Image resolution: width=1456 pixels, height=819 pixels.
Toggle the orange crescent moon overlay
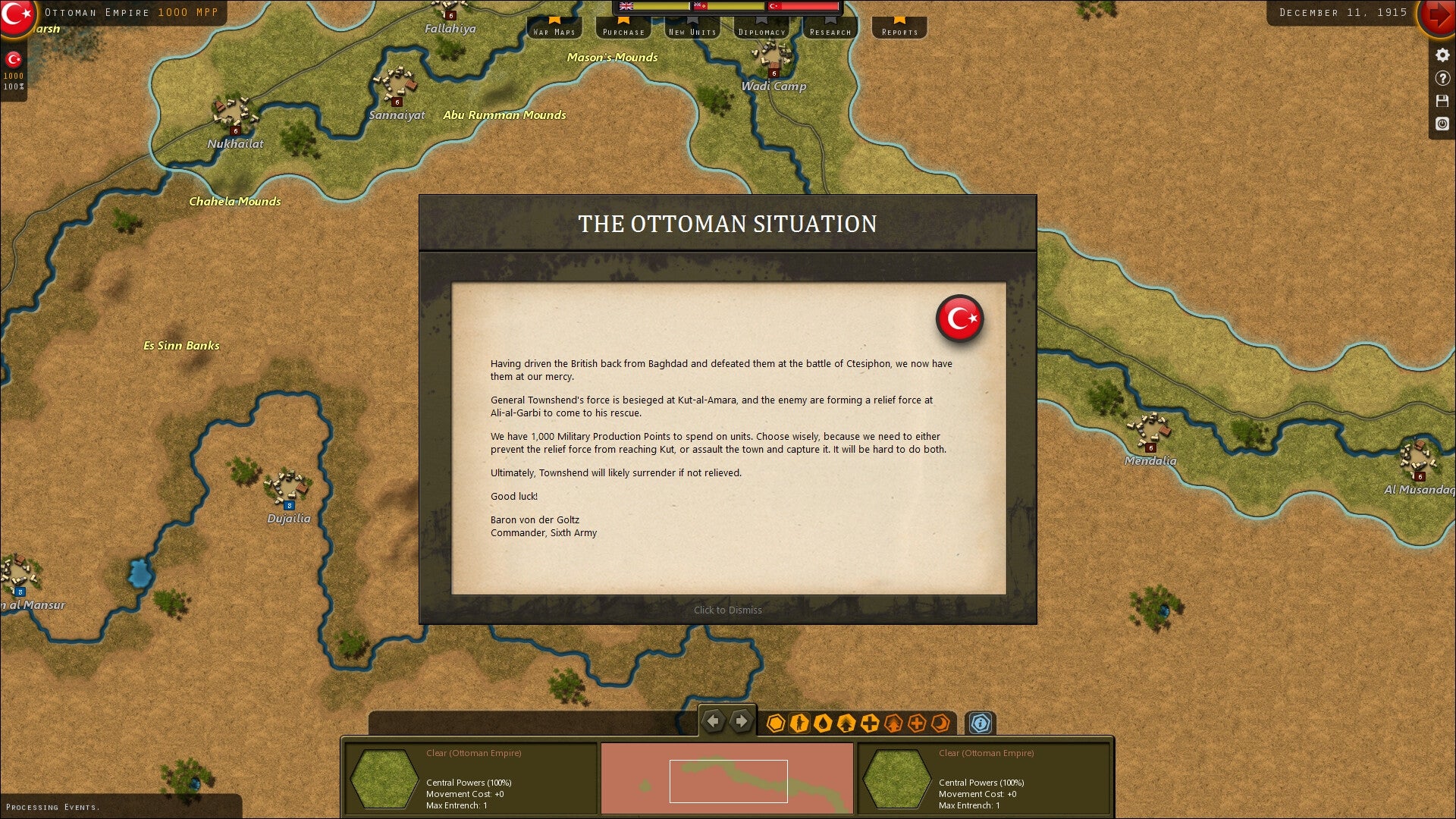coord(940,723)
